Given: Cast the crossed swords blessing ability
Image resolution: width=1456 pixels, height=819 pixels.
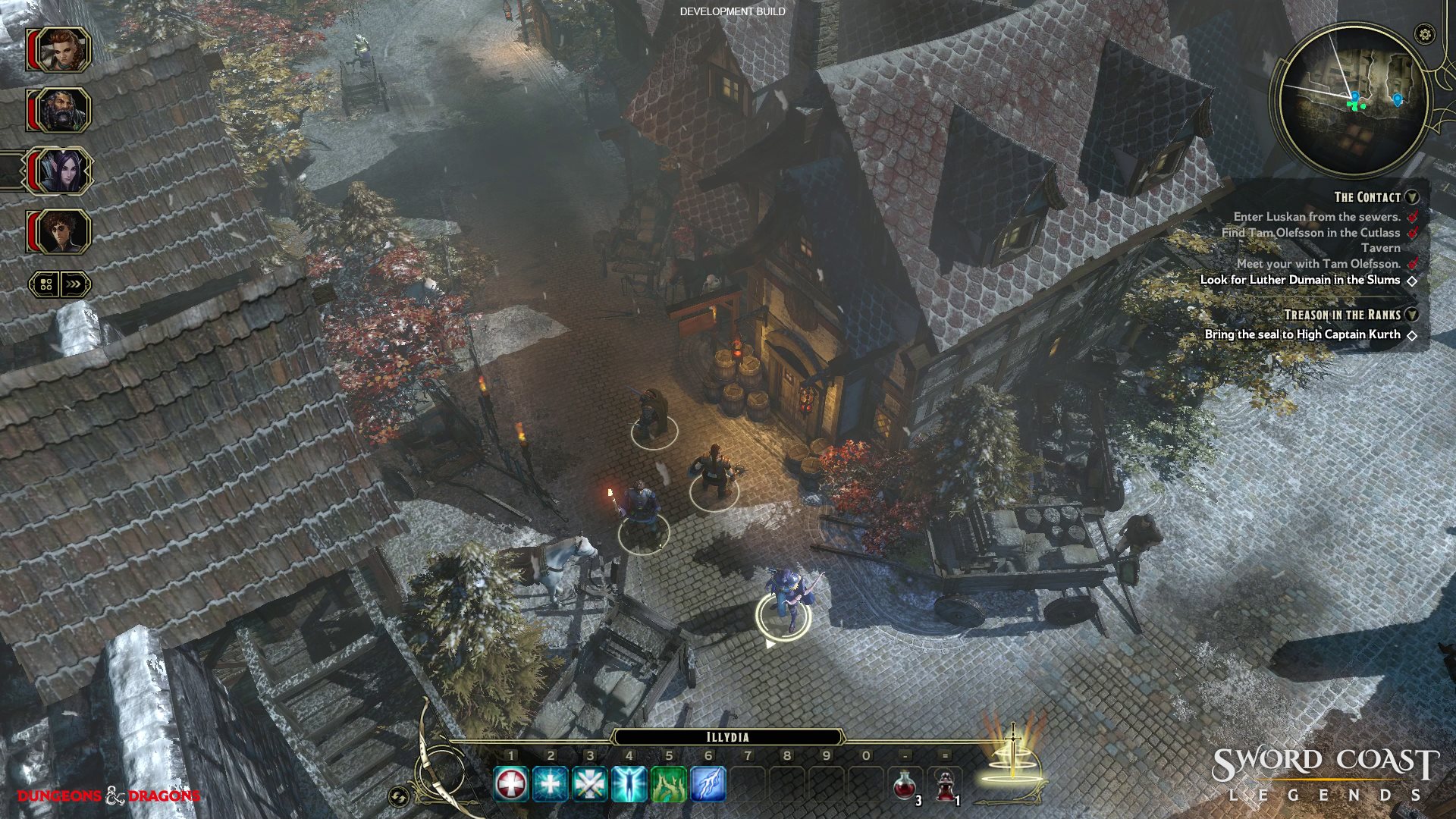Looking at the screenshot, I should [x=590, y=784].
